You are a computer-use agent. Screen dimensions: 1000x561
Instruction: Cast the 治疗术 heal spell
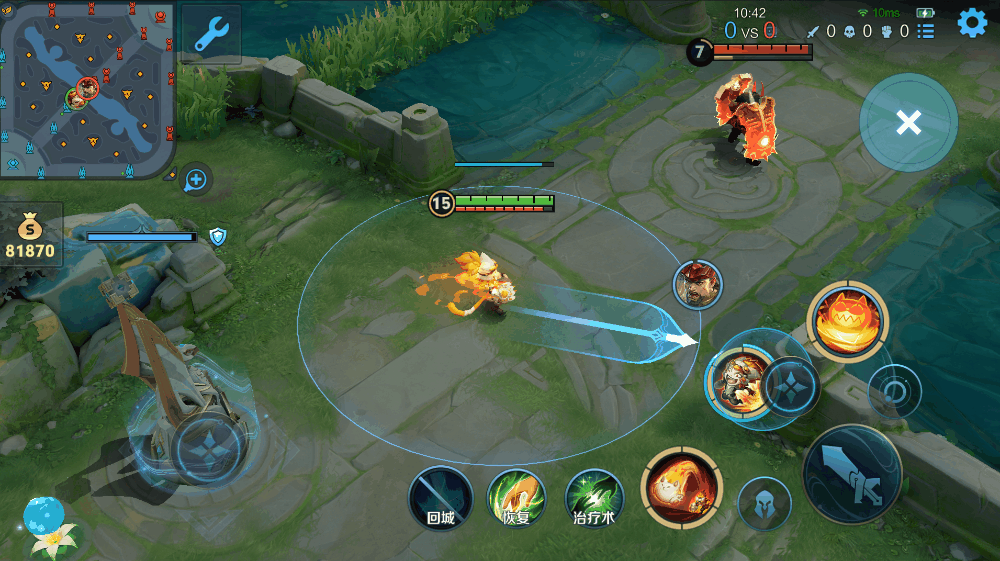point(594,497)
